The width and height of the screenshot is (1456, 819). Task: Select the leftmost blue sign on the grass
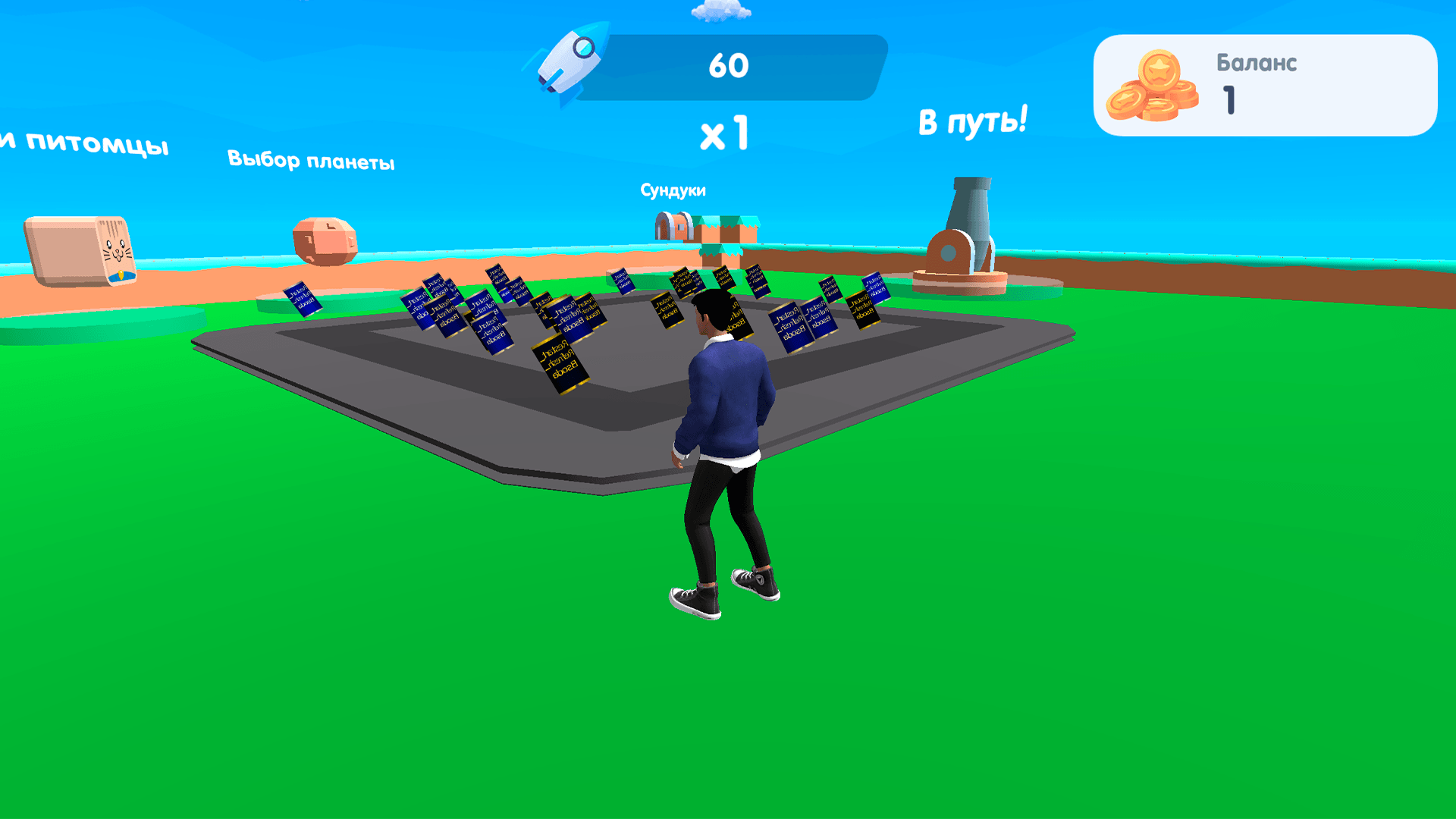tap(301, 300)
